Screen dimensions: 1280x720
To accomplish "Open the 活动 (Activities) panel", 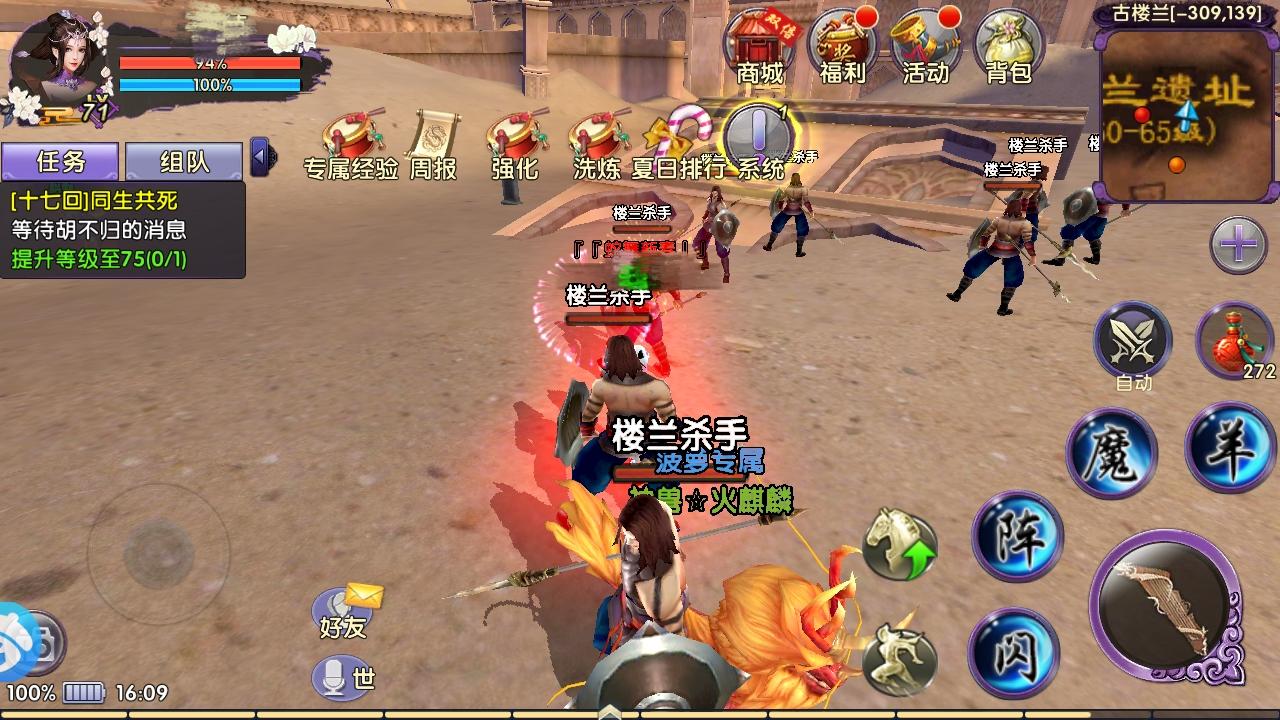I will click(x=926, y=45).
